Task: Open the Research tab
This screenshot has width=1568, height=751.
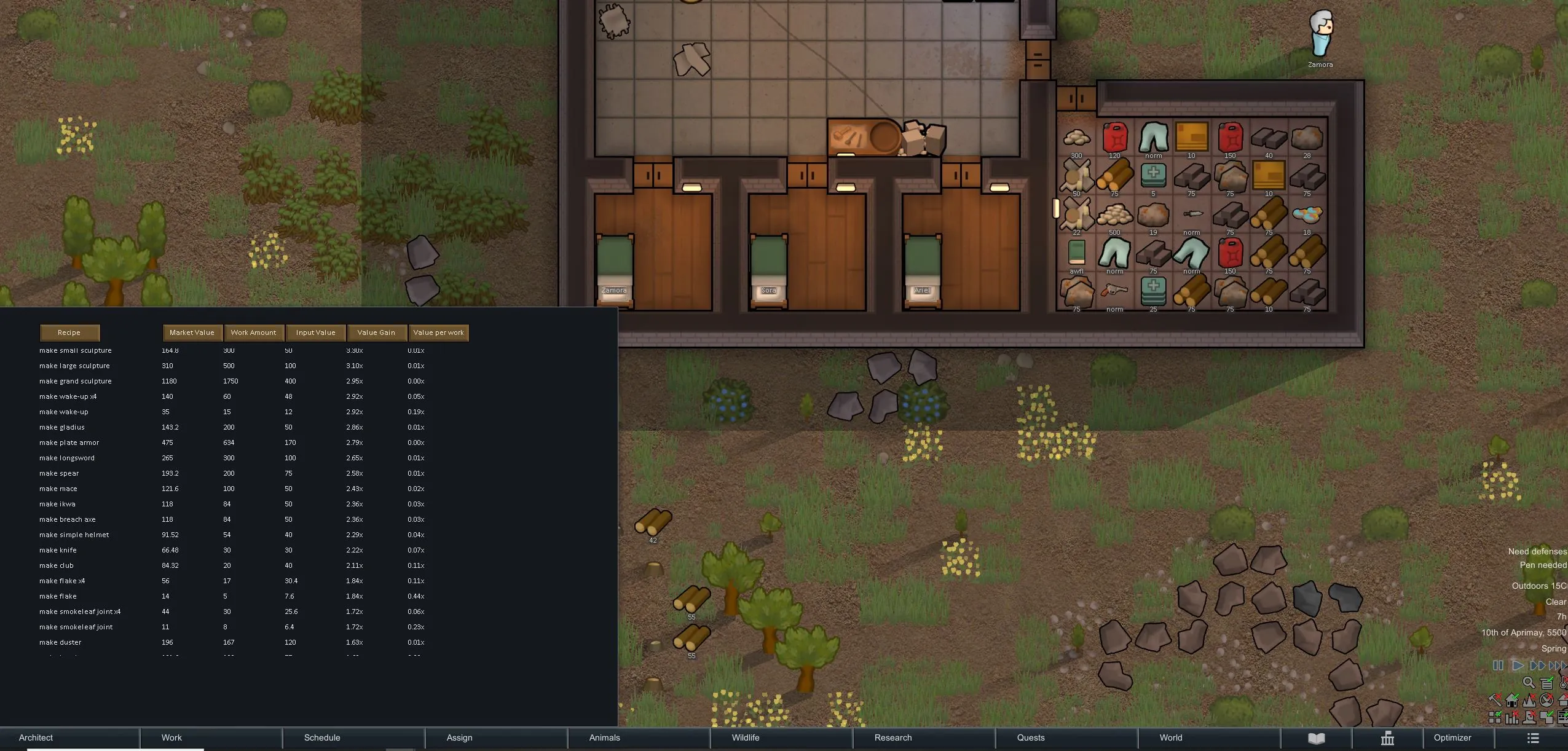Action: (x=892, y=737)
